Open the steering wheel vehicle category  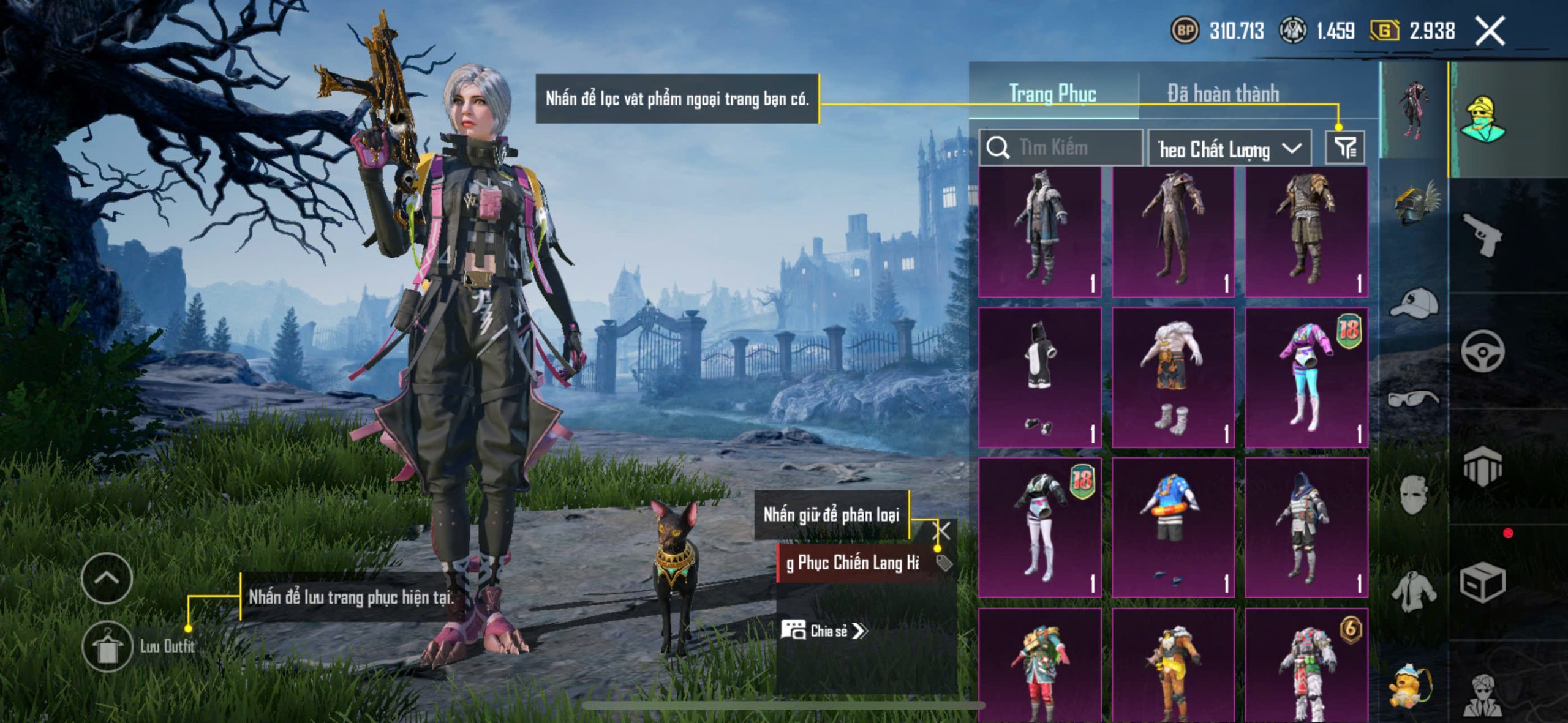[x=1482, y=351]
